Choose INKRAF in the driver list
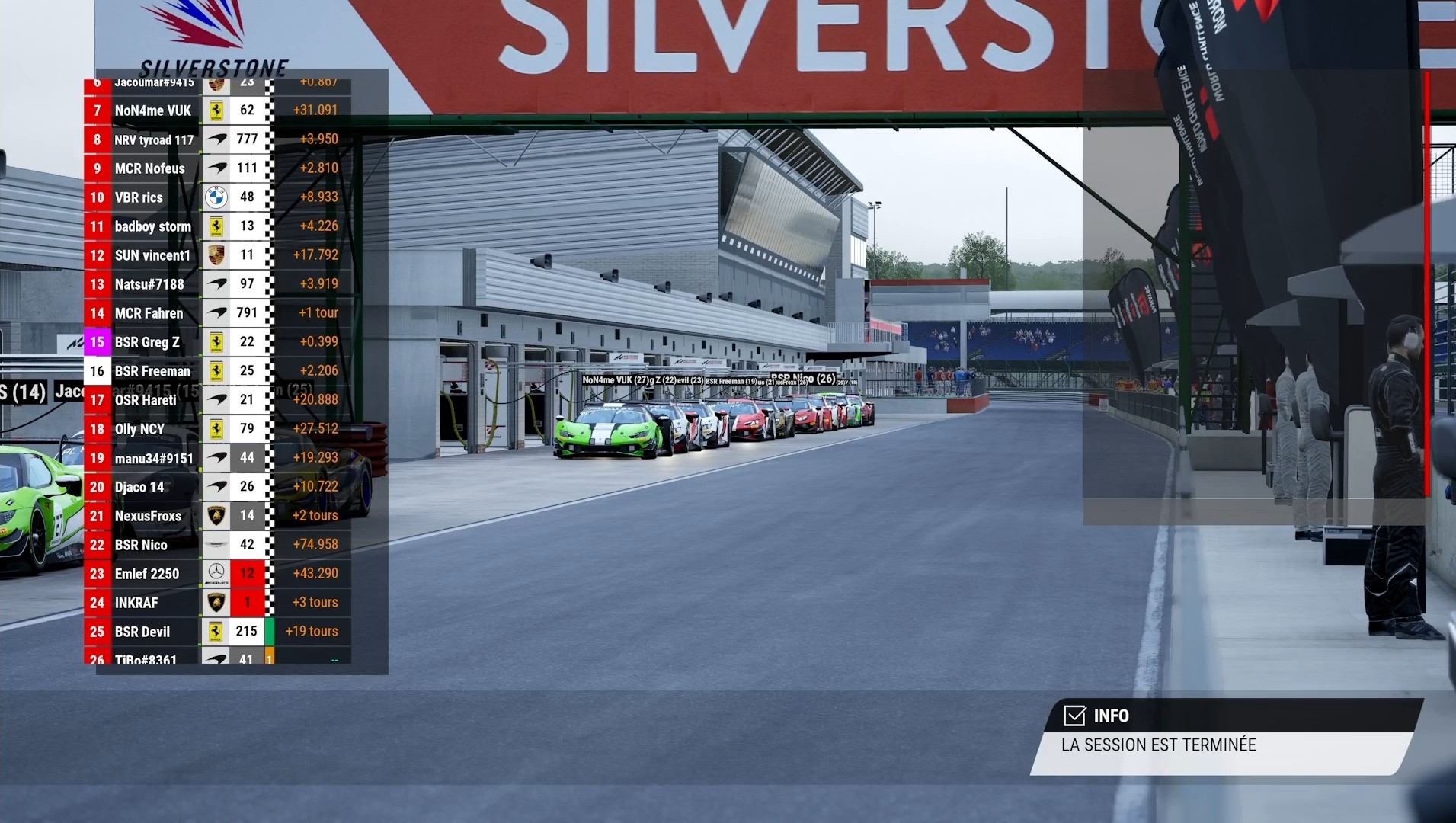The image size is (1456, 823). pyautogui.click(x=136, y=603)
